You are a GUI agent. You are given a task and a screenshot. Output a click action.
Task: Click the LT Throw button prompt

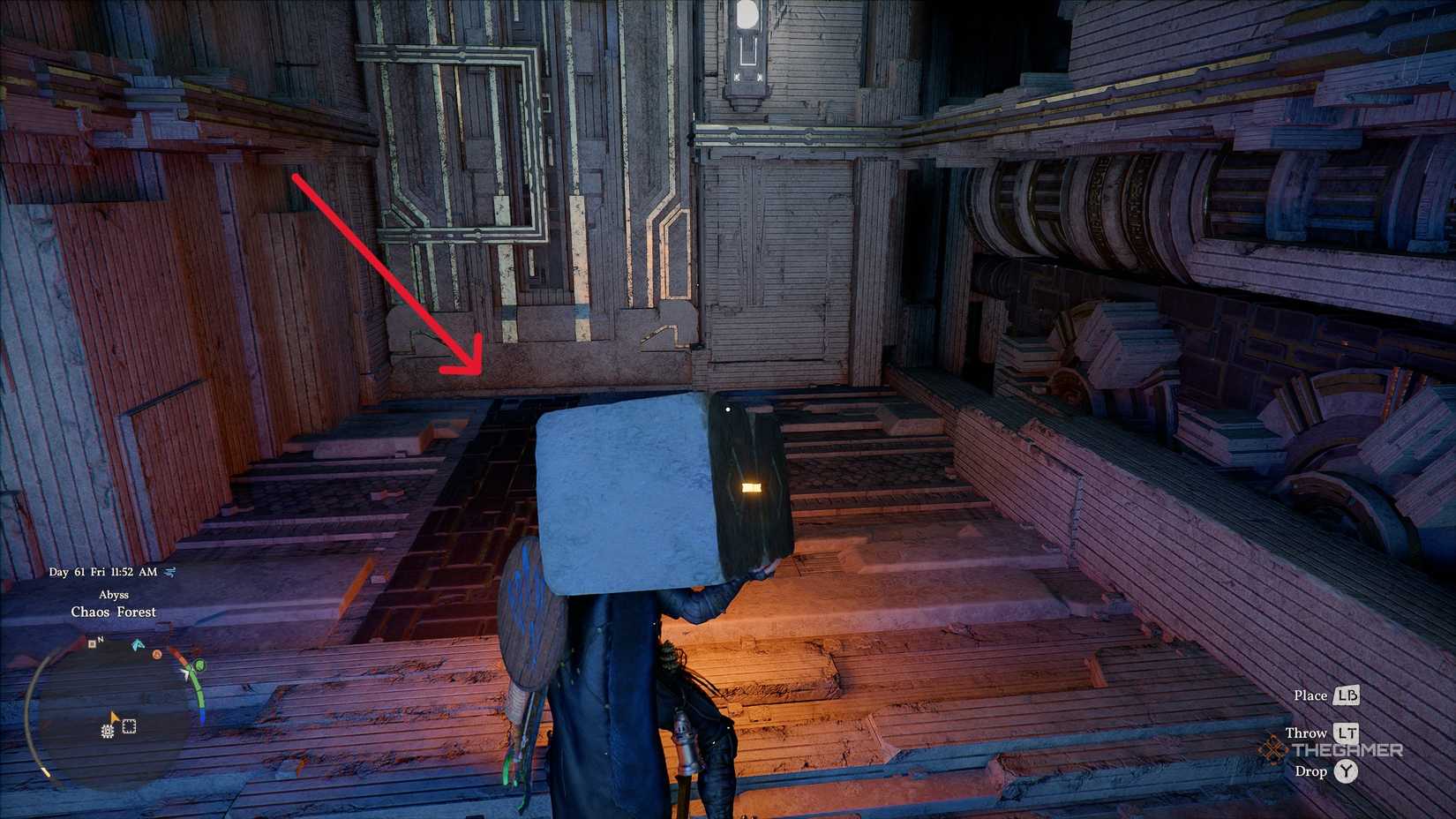point(1348,733)
